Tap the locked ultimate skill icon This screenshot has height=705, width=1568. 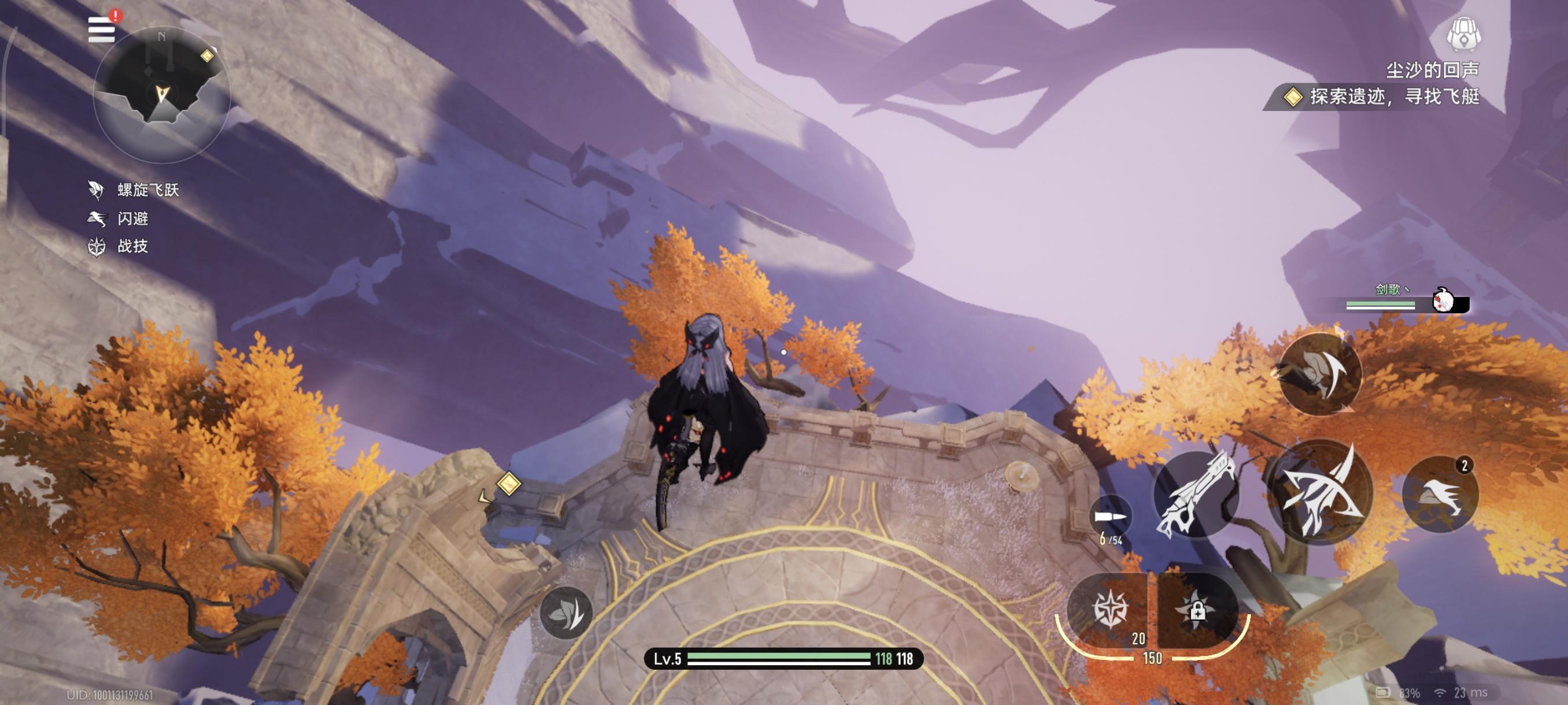(1197, 610)
